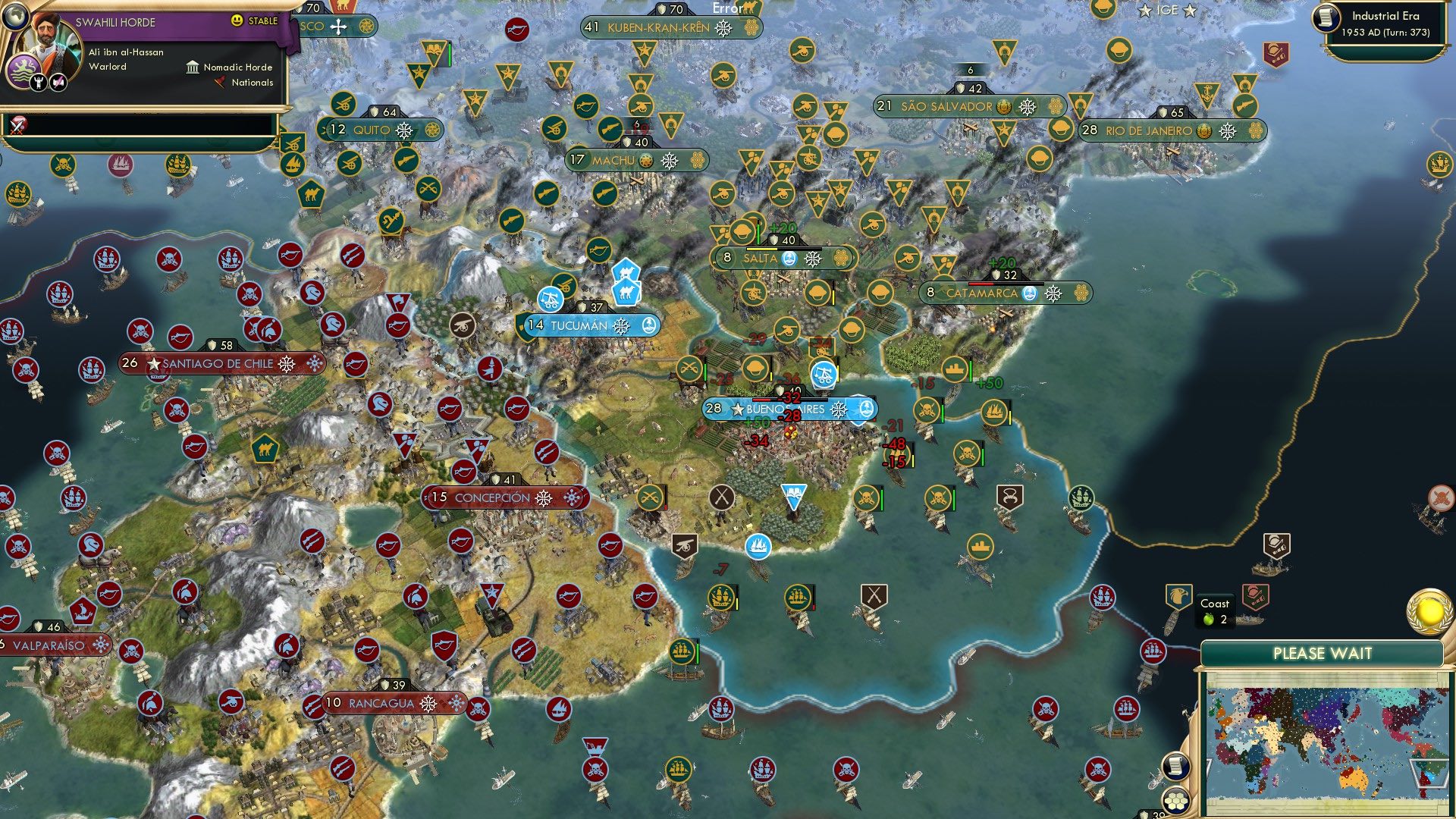Click the Catamarca city banner
This screenshot has width=1456, height=819.
[986, 290]
